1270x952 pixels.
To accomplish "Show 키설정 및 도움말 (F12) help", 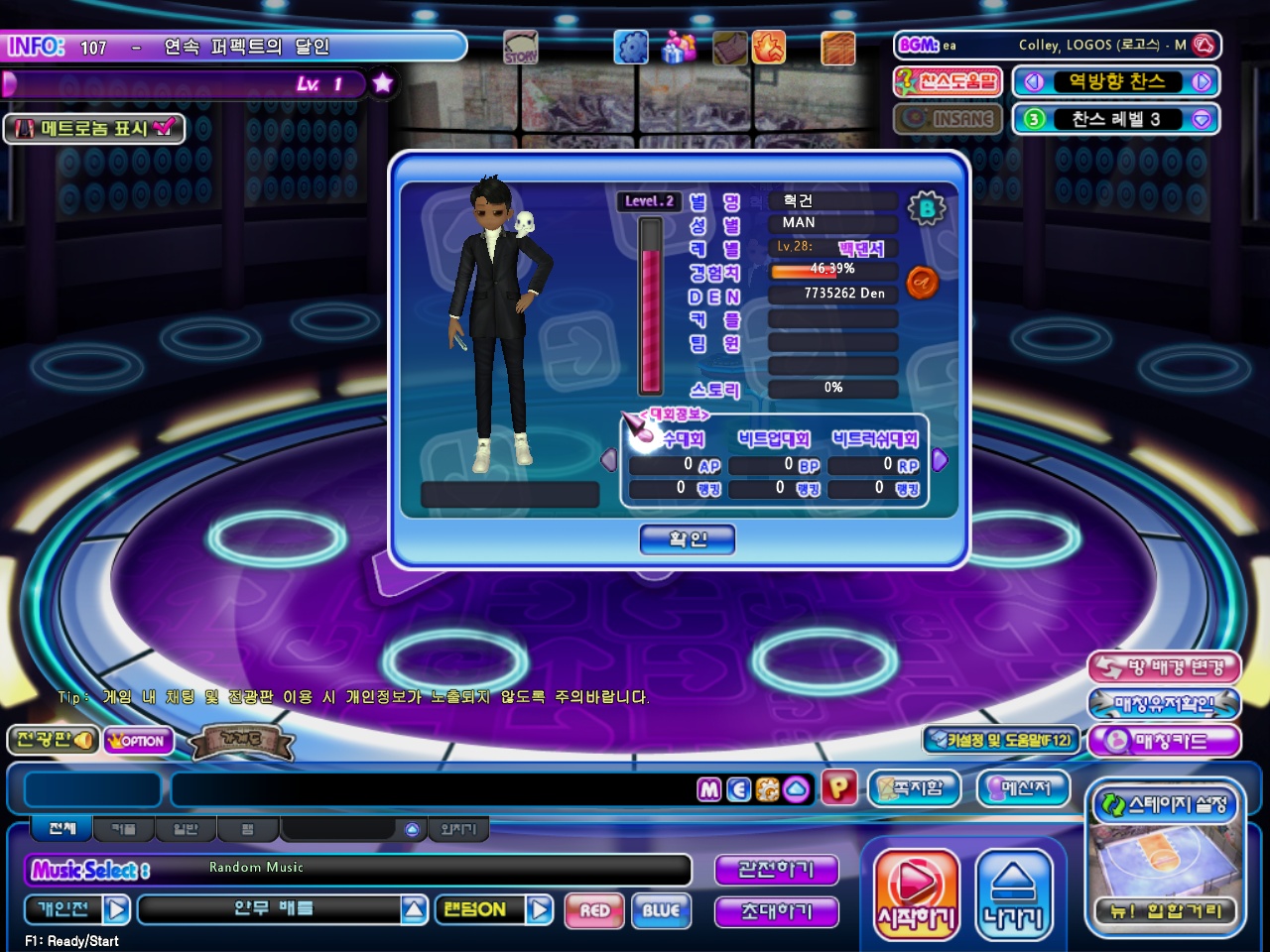I will (1000, 740).
